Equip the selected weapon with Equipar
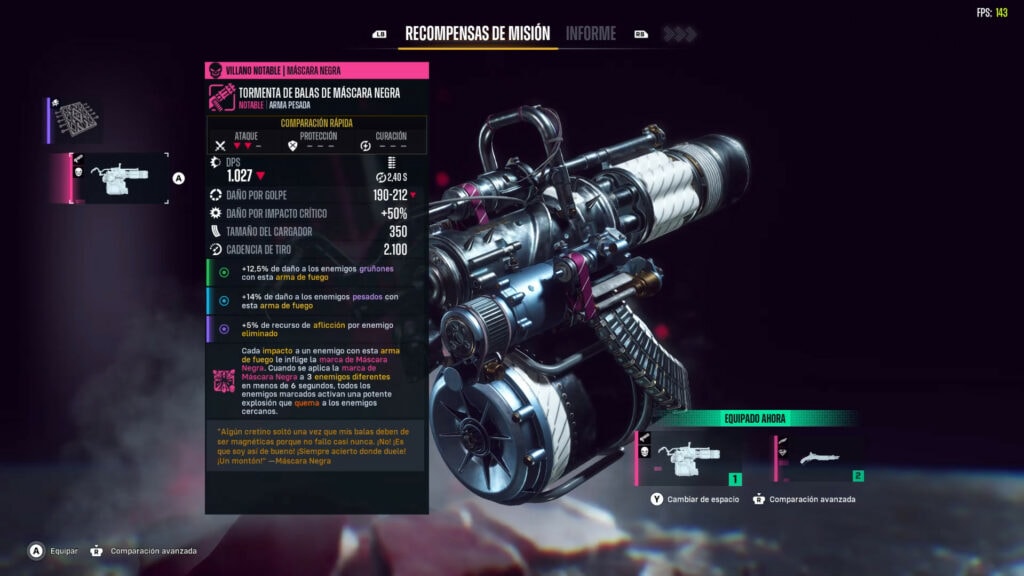Image resolution: width=1024 pixels, height=576 pixels. pyautogui.click(x=58, y=550)
